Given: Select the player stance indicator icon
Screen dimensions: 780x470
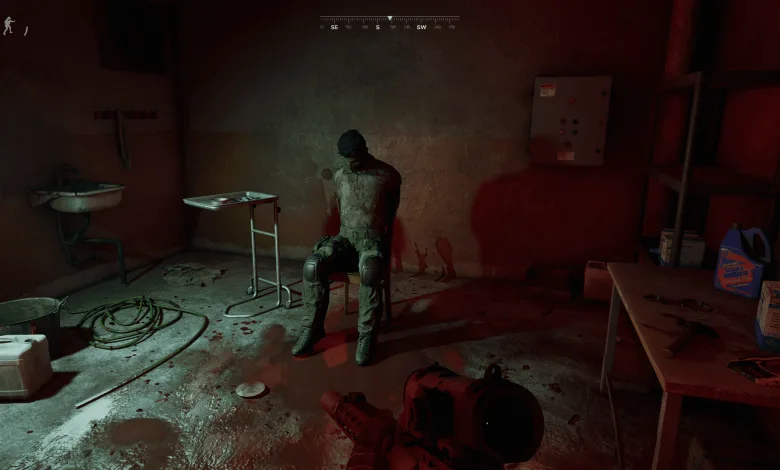Looking at the screenshot, I should (x=9, y=25).
